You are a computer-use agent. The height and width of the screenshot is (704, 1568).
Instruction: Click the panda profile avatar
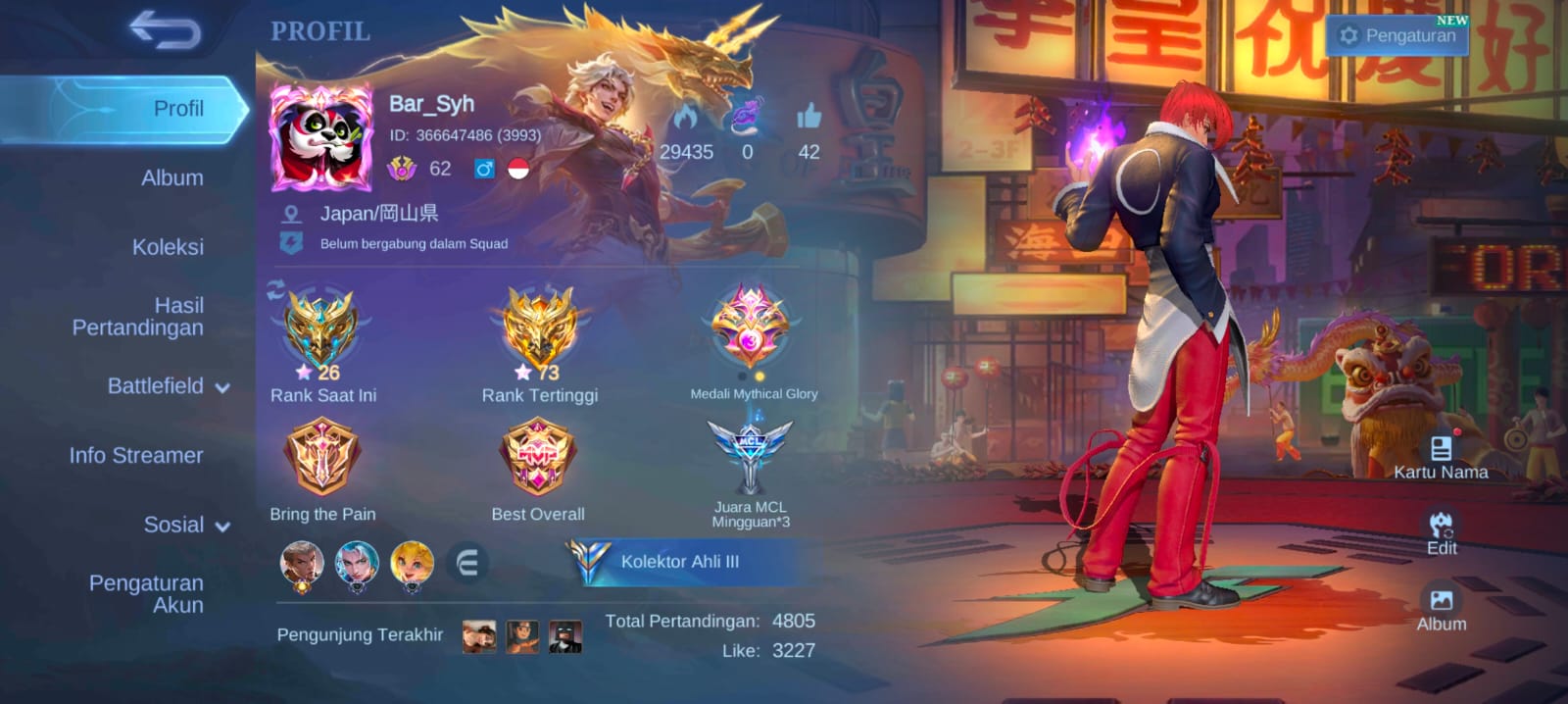(x=321, y=138)
